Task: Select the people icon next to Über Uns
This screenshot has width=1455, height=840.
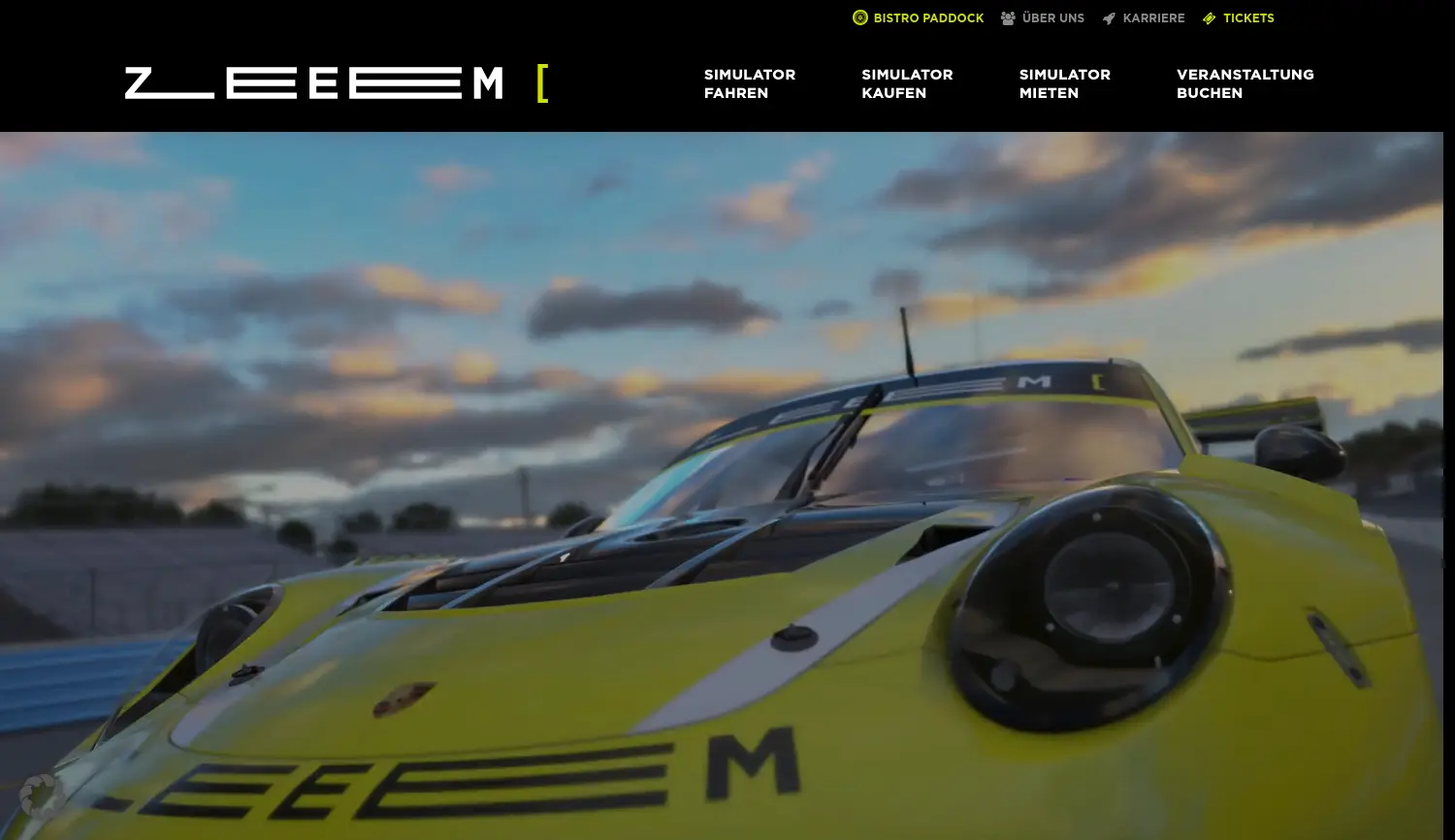Action: (x=1007, y=17)
